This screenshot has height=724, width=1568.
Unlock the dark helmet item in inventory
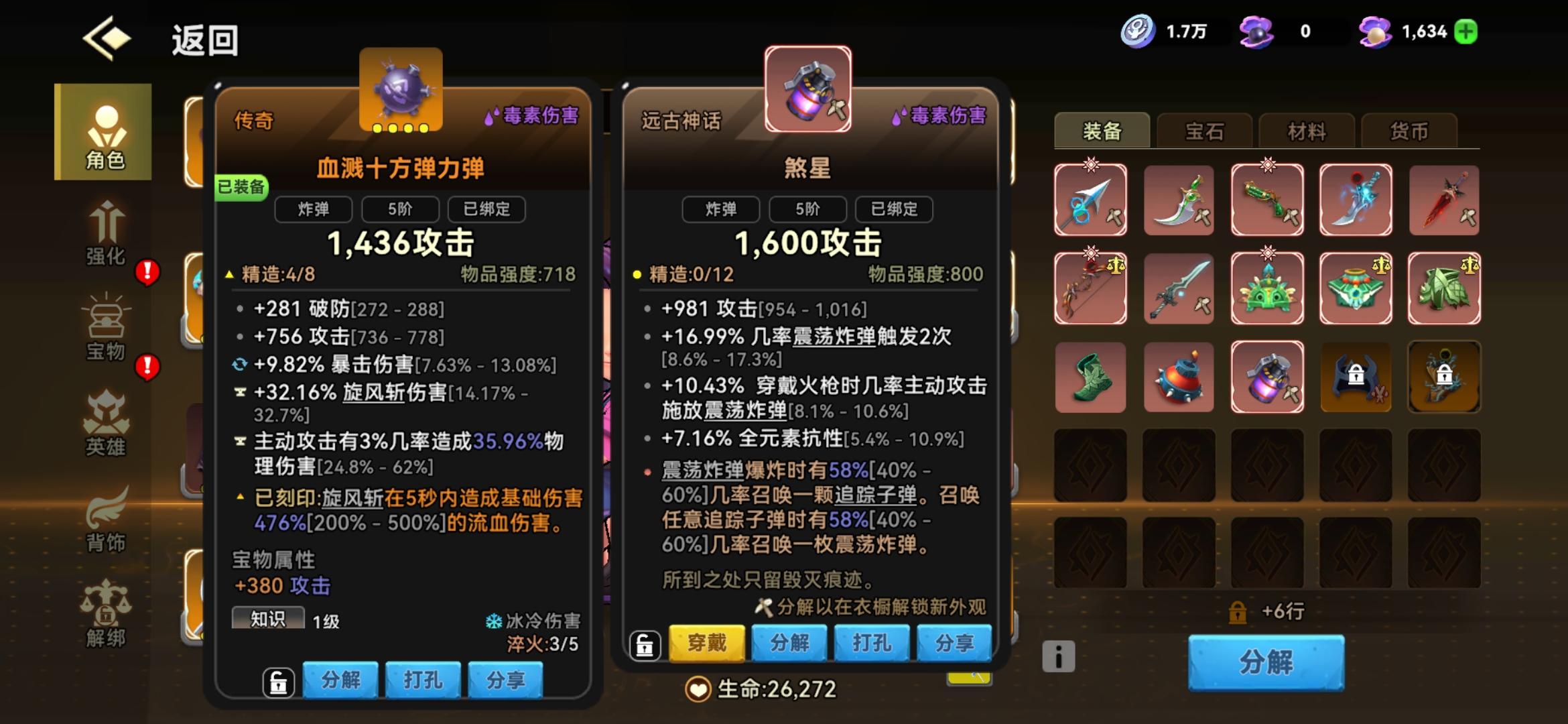pos(1356,377)
